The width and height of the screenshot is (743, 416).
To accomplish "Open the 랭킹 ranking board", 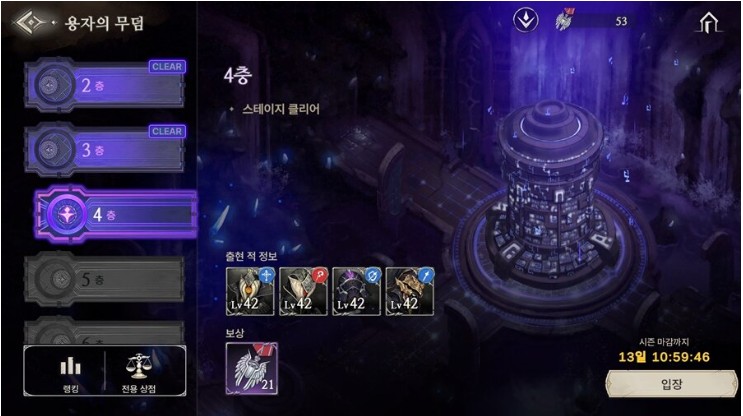I will [69, 372].
